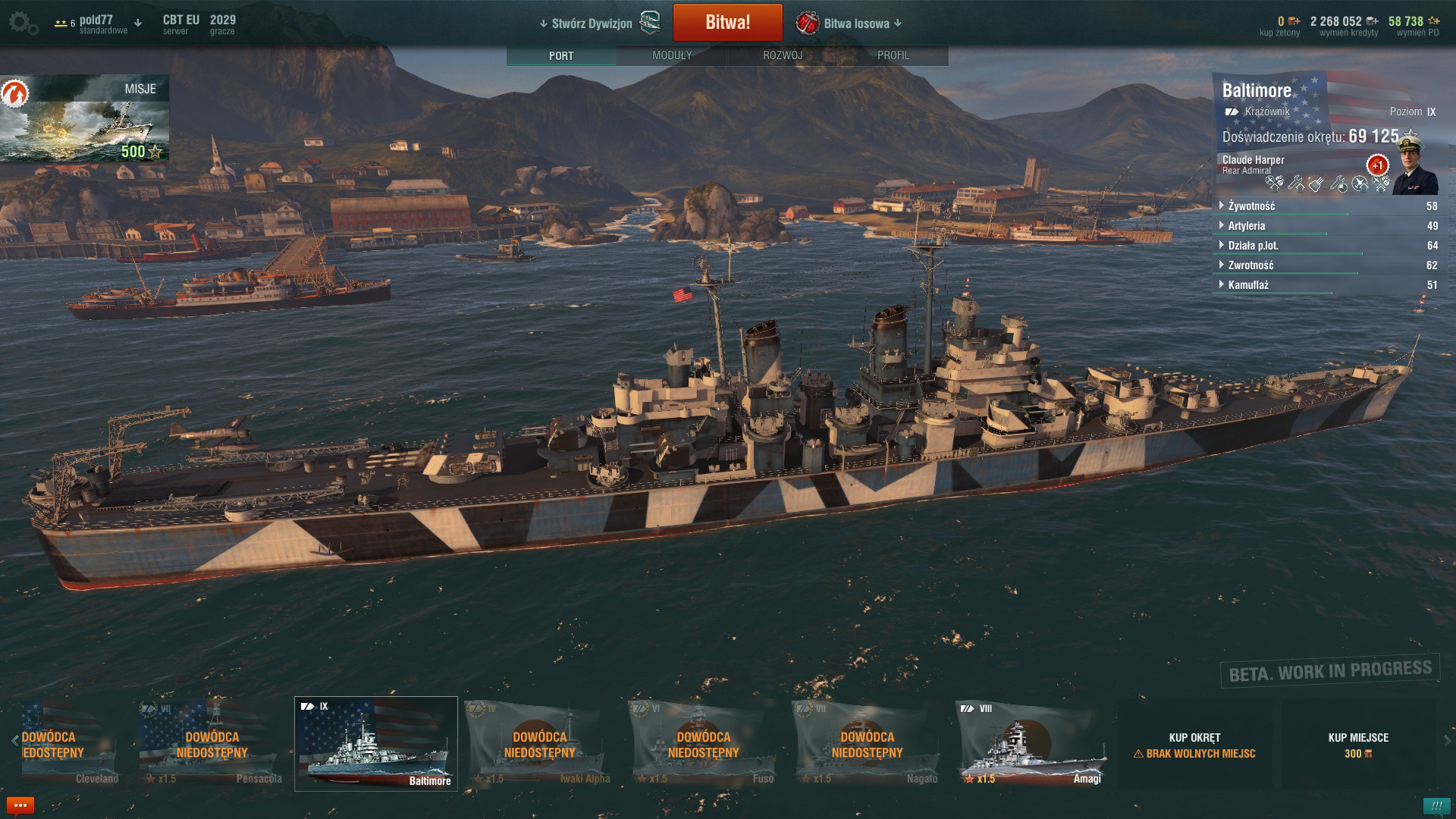View the PROFIL tab
The height and width of the screenshot is (819, 1456).
point(893,55)
